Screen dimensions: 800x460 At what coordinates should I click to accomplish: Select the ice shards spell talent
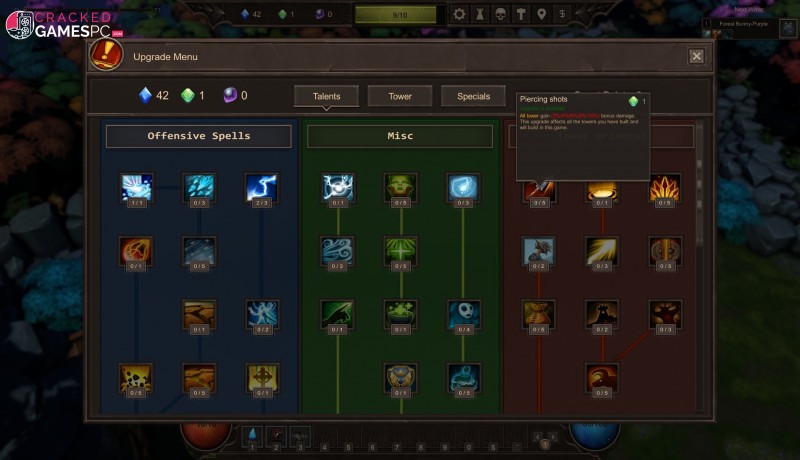[x=199, y=187]
